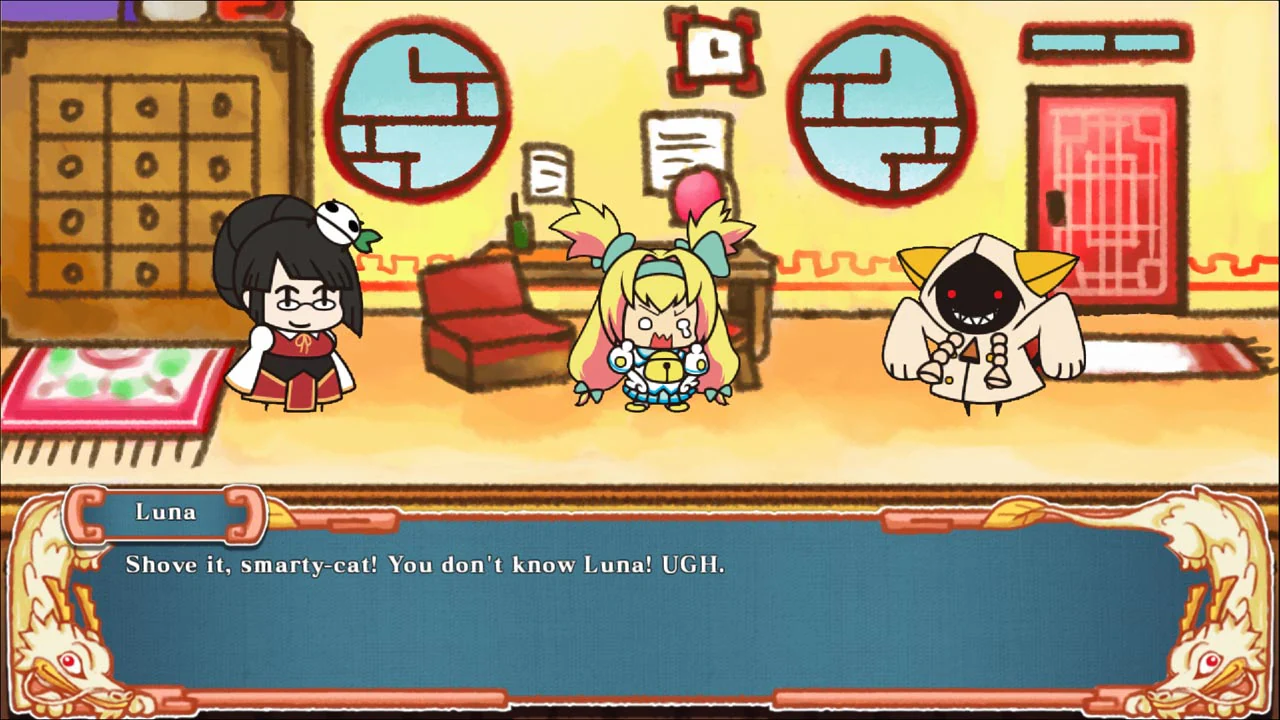Image resolution: width=1280 pixels, height=720 pixels.
Task: Click the wall clock
Action: 714,52
